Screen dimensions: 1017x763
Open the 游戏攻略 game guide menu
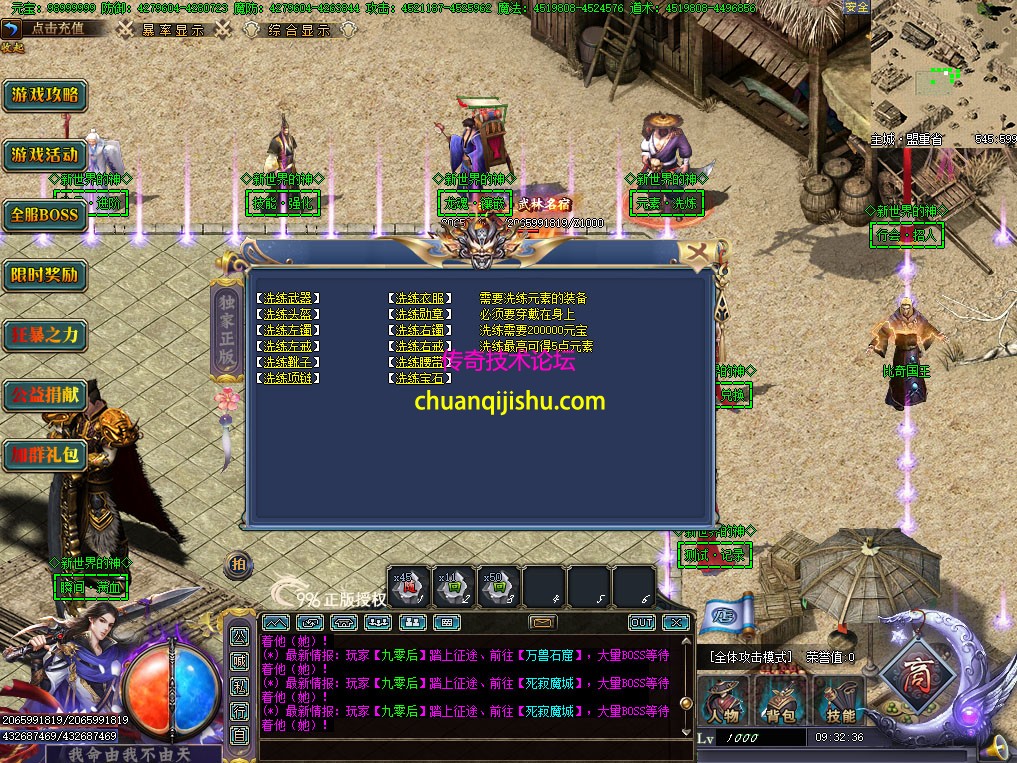point(45,96)
